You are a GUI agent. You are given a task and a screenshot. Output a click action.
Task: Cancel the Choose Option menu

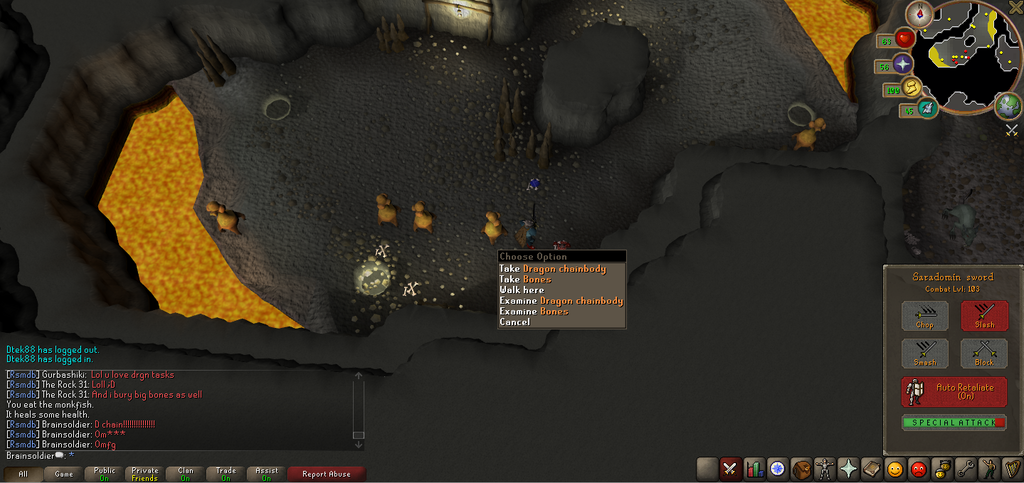coord(515,322)
